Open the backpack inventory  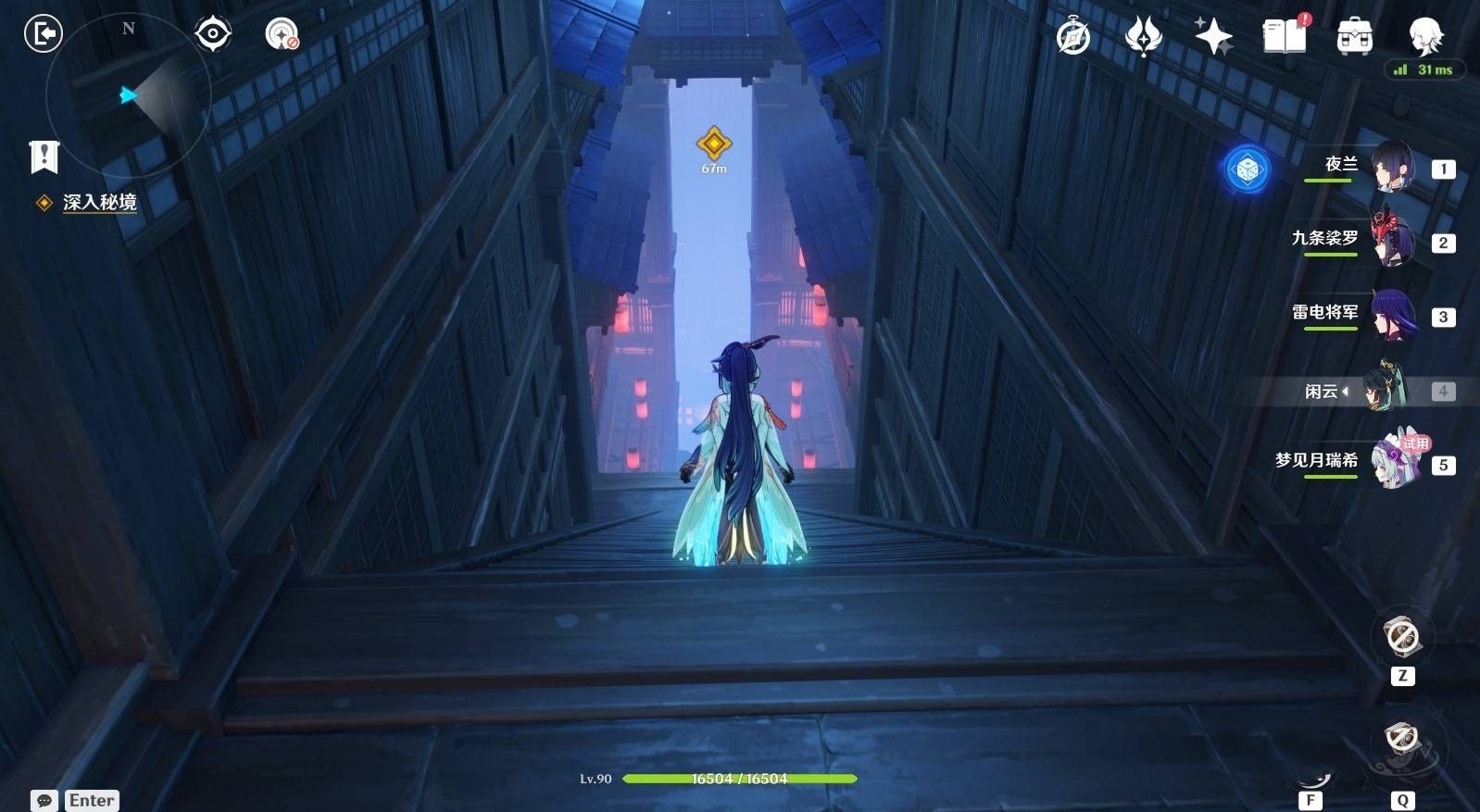pyautogui.click(x=1354, y=37)
